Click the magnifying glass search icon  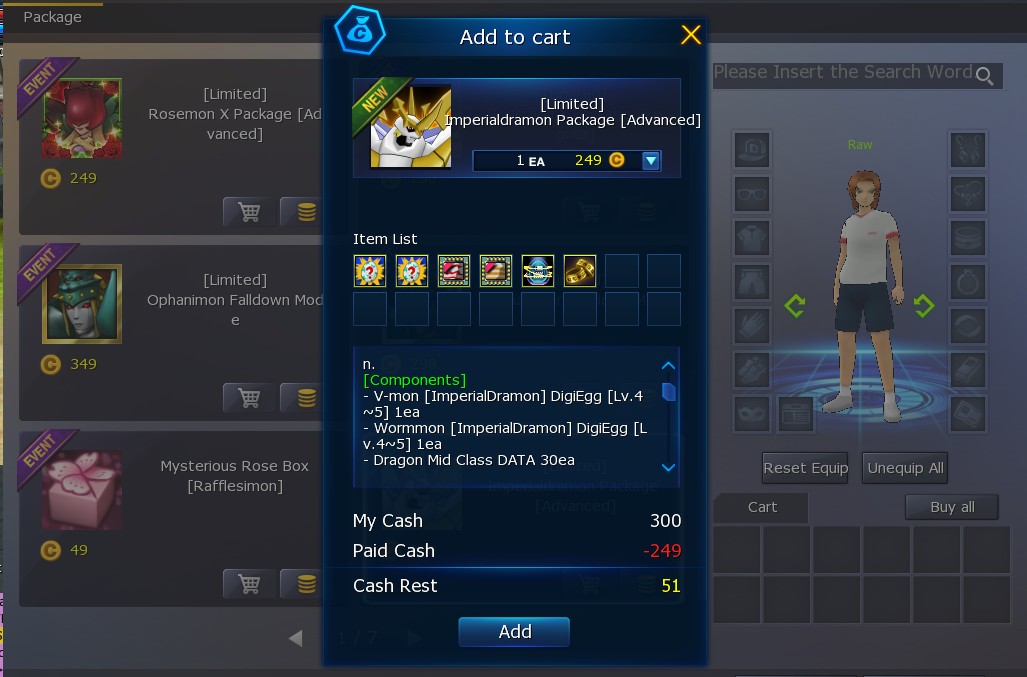tap(985, 76)
